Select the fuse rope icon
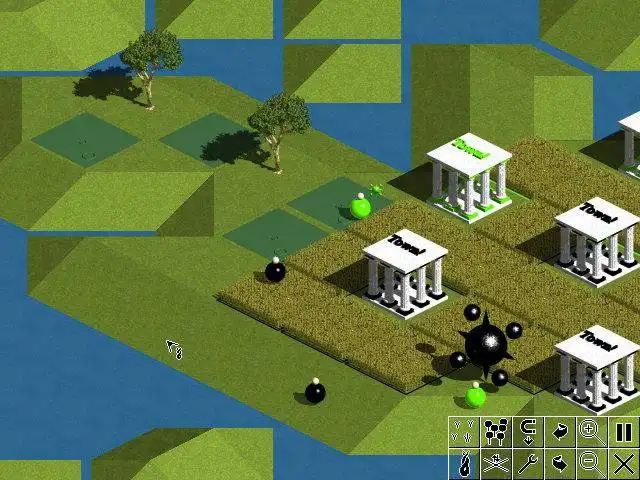Viewport: 640px width, 480px height. pos(463,463)
